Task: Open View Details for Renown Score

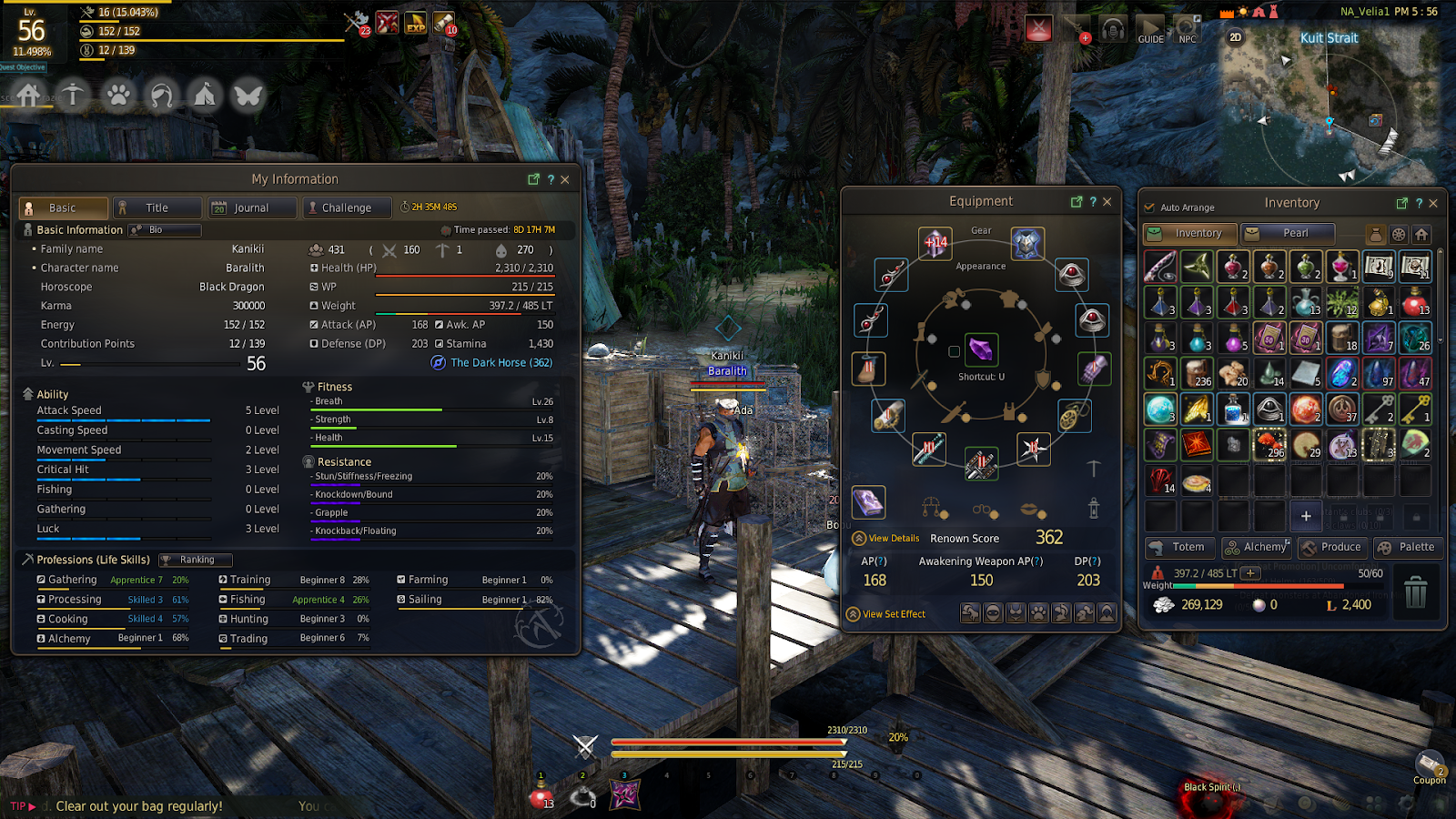Action: click(x=893, y=539)
